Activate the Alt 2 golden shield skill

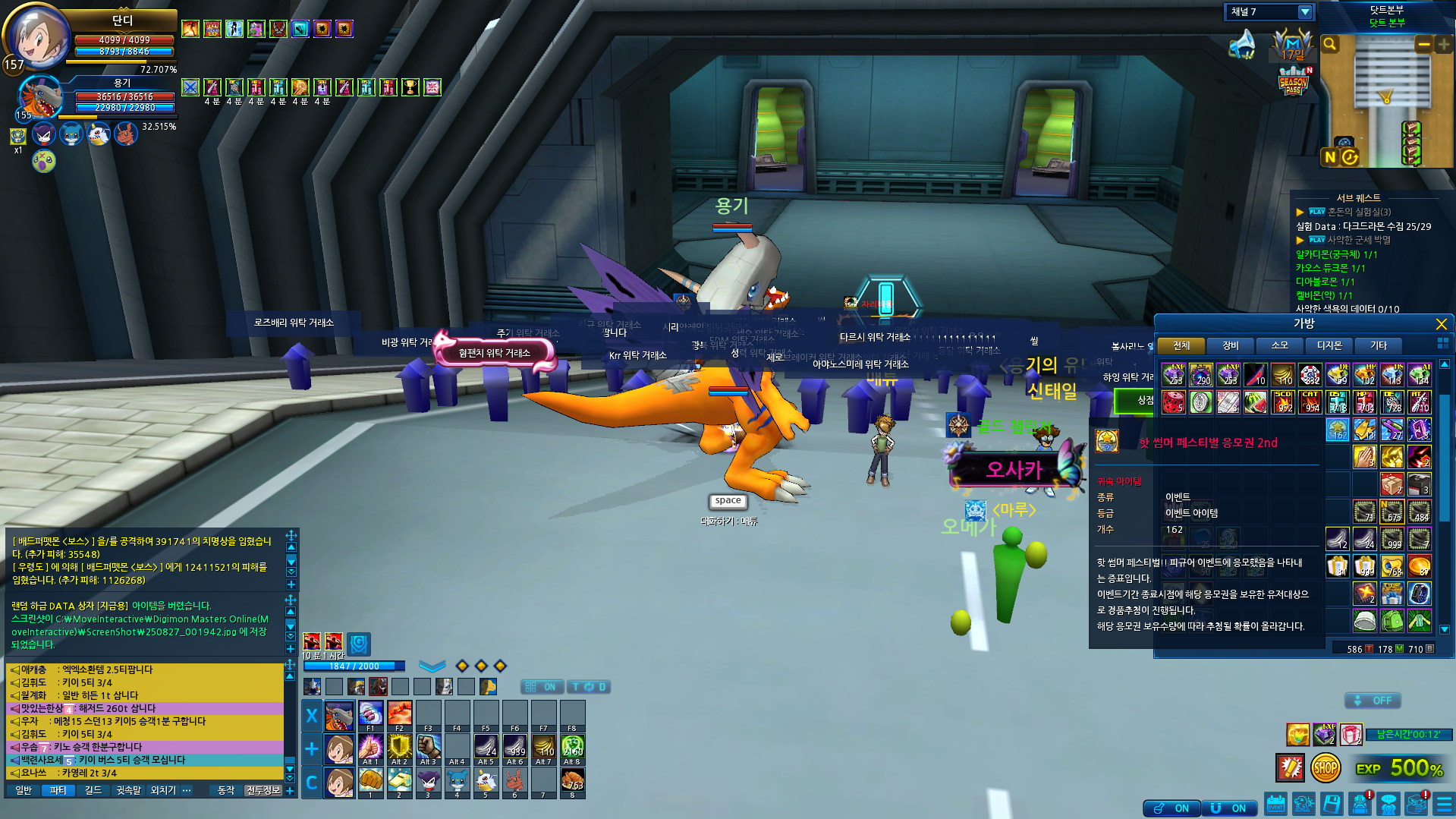399,747
